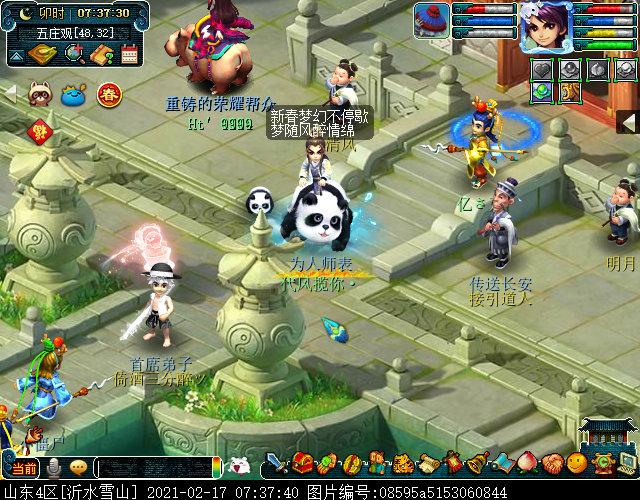
Task: Click the green orb buff icon
Action: click(541, 91)
